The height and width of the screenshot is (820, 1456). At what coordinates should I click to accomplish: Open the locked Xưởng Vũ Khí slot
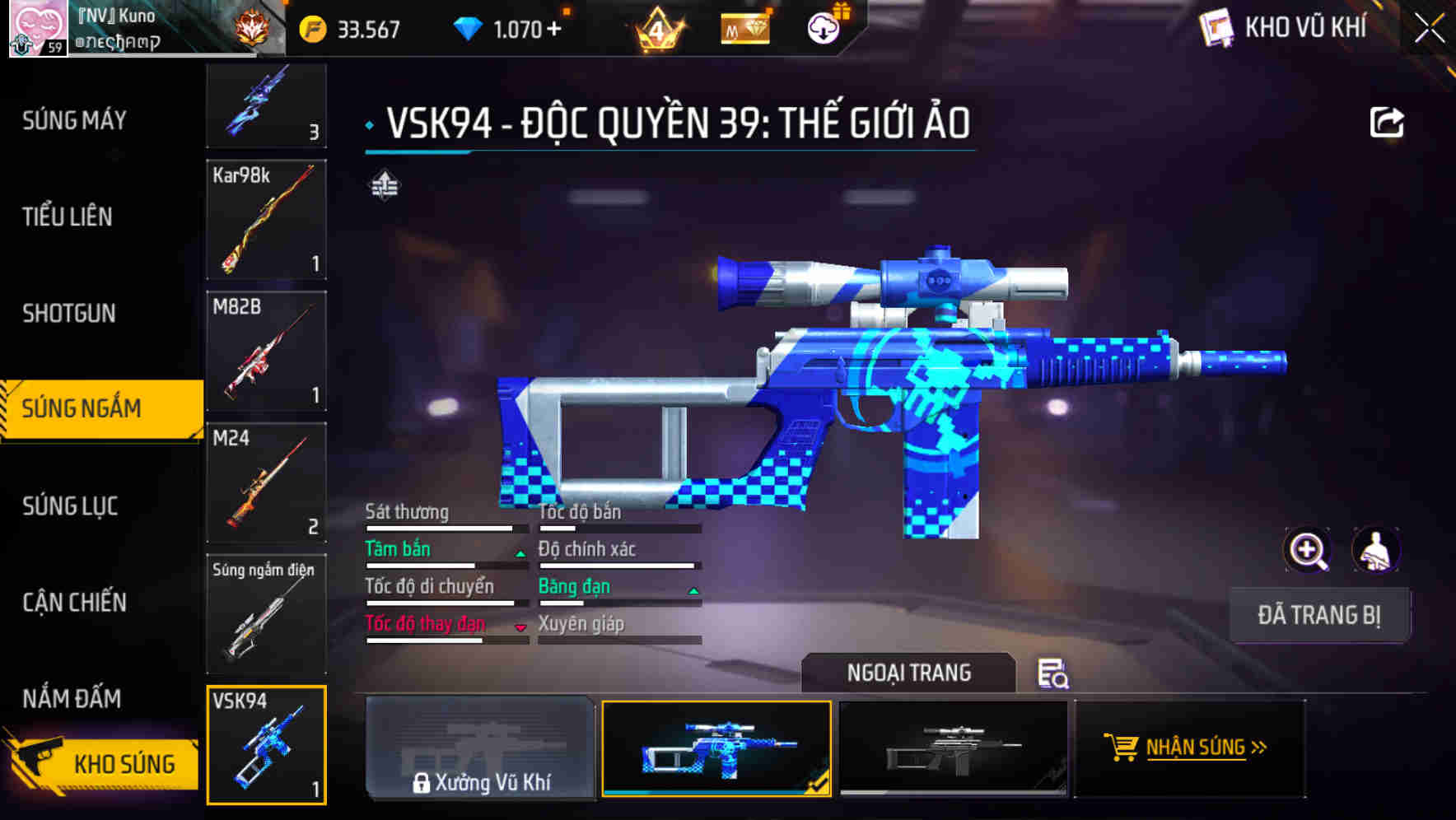[480, 748]
